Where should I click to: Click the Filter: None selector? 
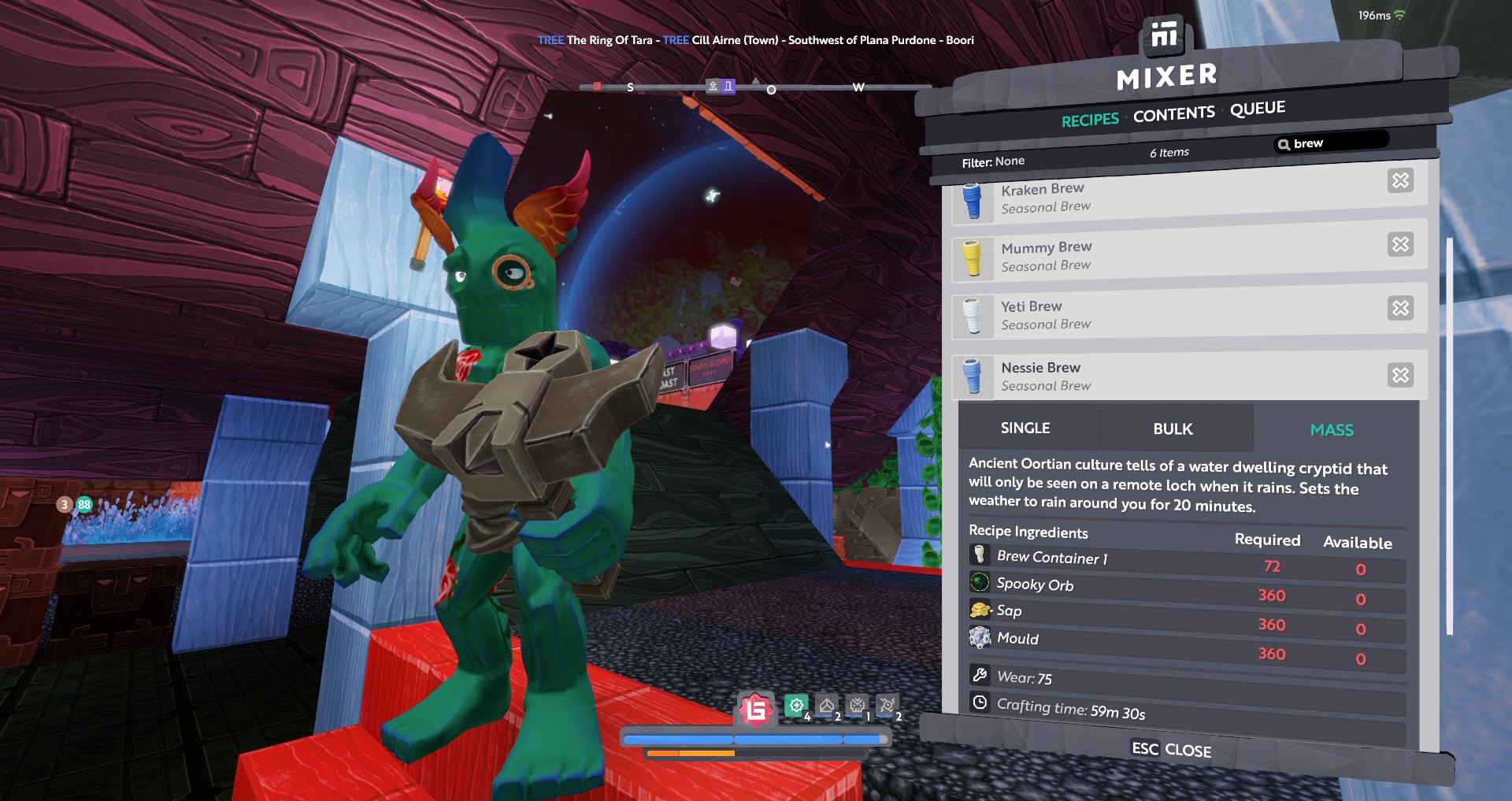(993, 161)
